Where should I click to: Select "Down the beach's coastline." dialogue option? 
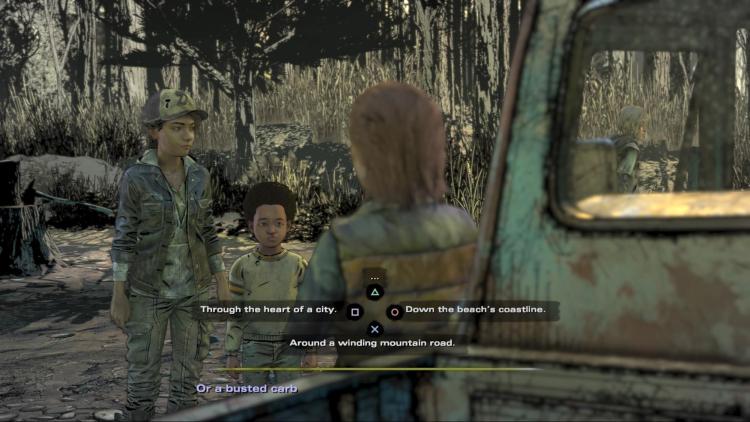coord(475,310)
